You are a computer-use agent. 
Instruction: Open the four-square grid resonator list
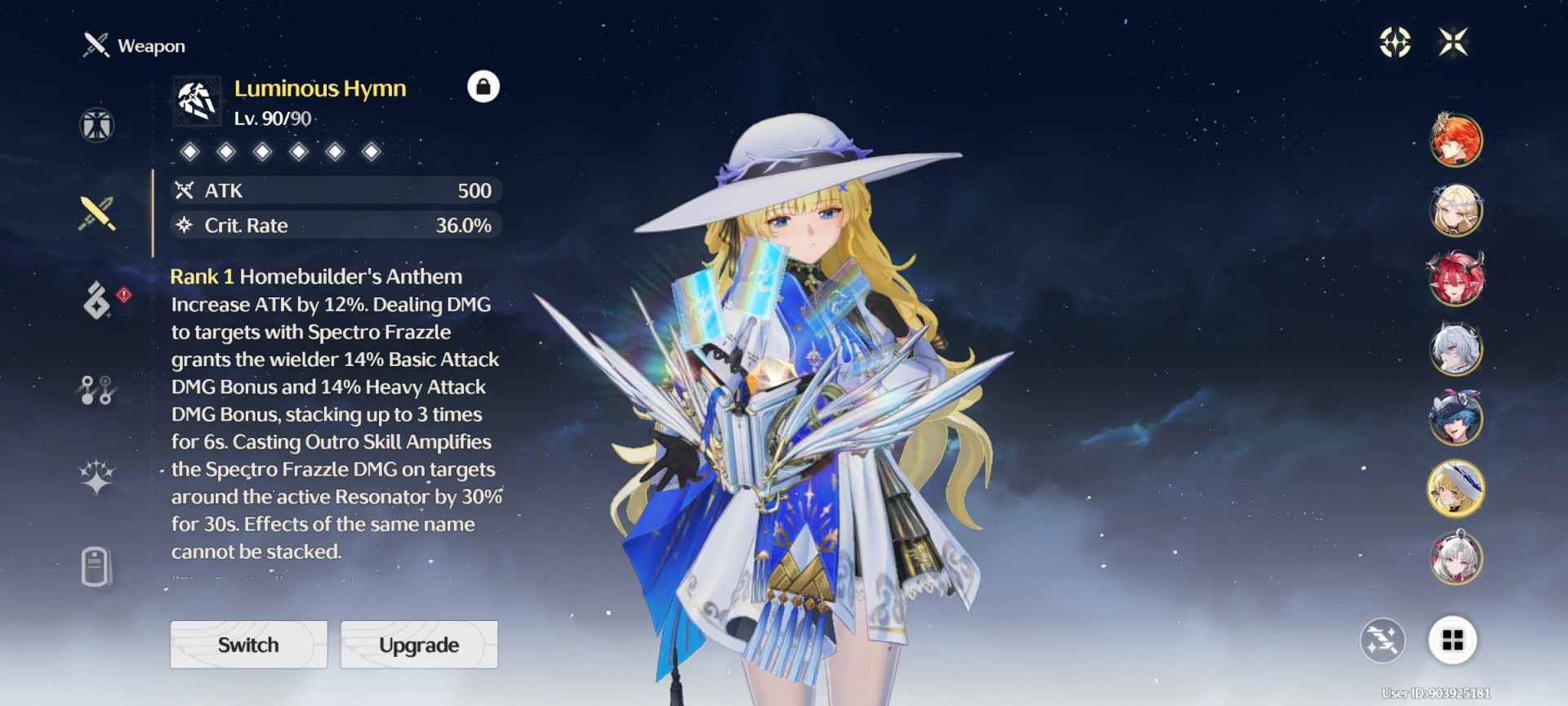pyautogui.click(x=1452, y=640)
